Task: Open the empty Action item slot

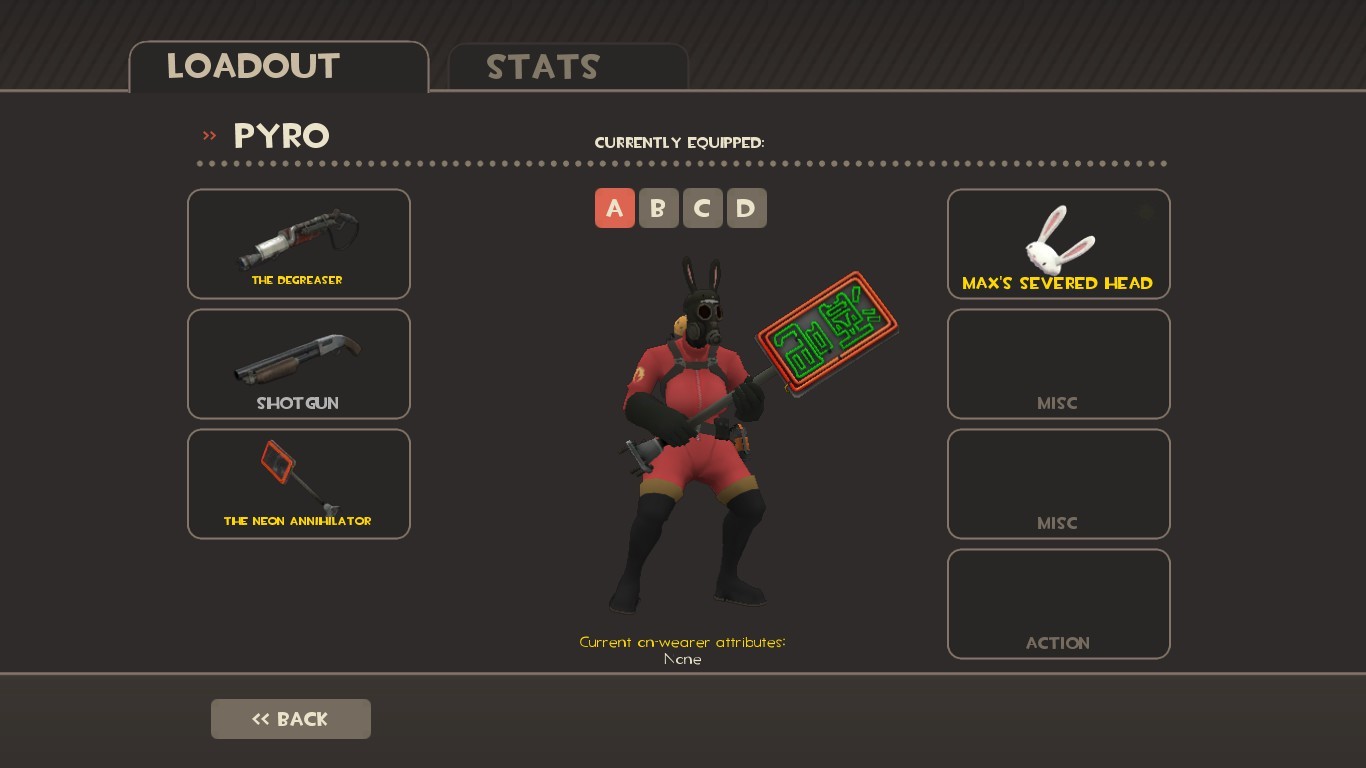Action: 1058,603
